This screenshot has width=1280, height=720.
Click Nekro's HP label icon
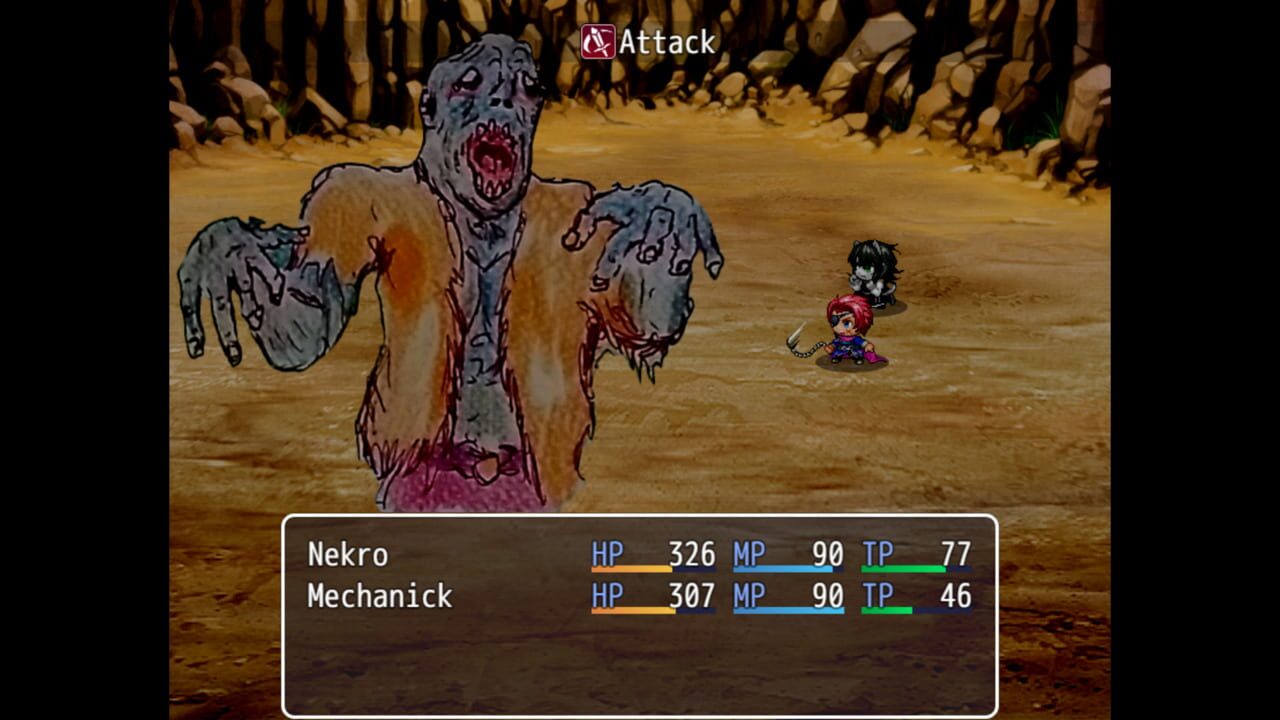[606, 551]
